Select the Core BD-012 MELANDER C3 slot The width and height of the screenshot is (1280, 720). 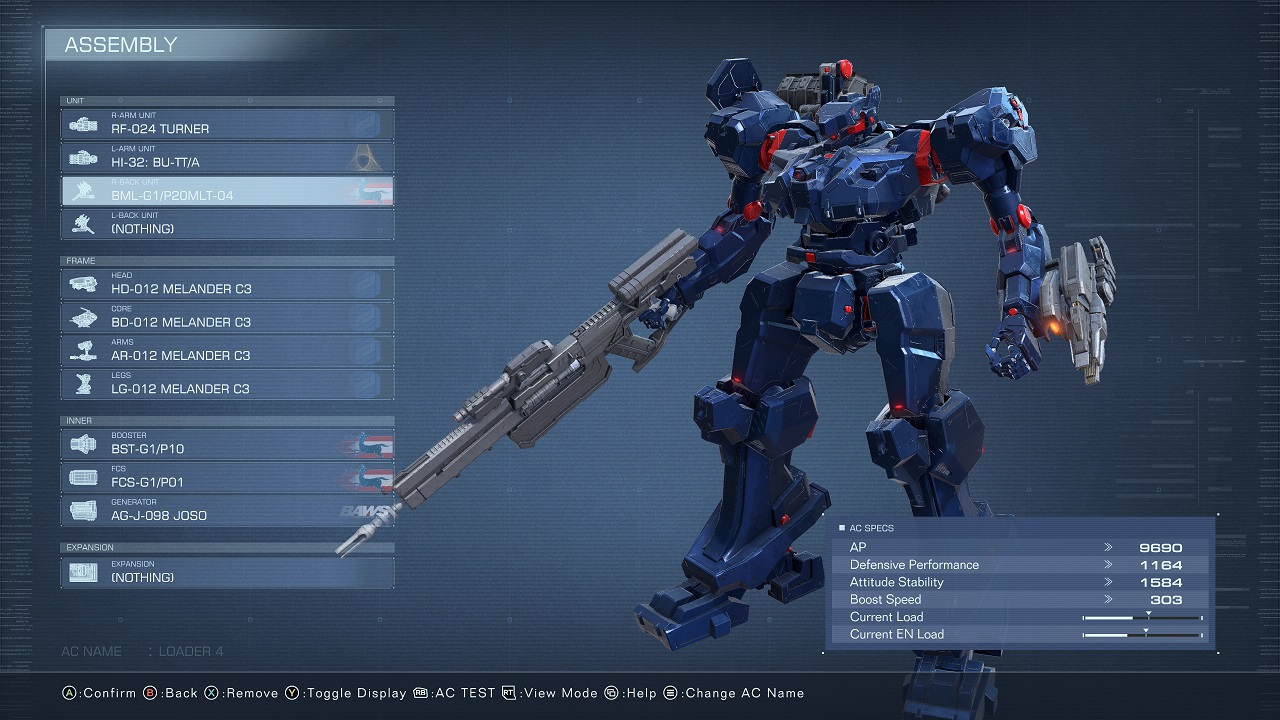(x=228, y=317)
